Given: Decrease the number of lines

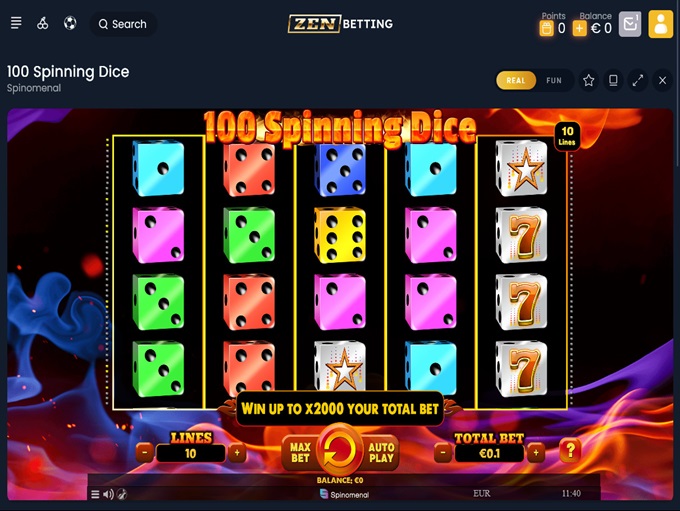Looking at the screenshot, I should [145, 453].
